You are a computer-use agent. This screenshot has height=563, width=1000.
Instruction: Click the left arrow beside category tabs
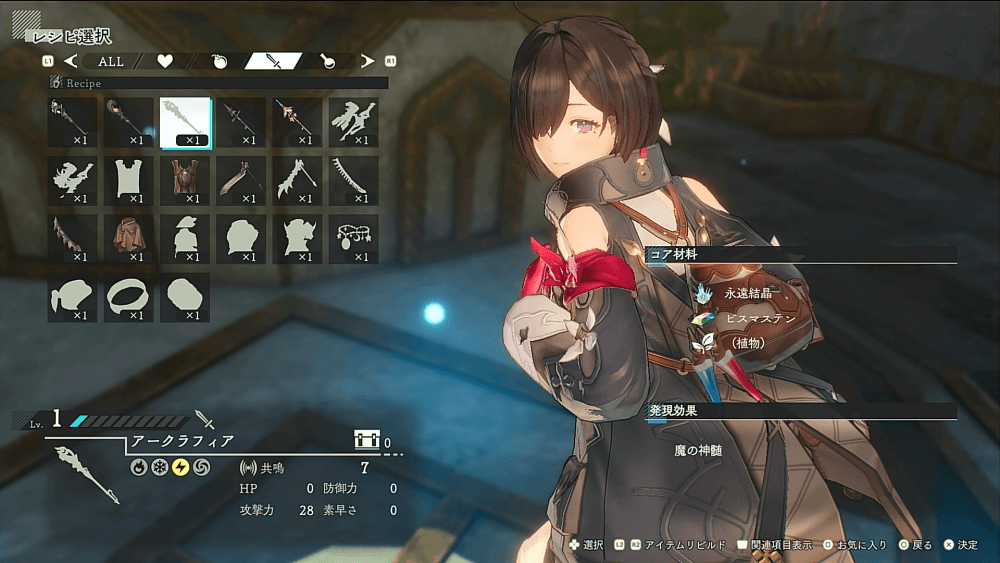(71, 62)
